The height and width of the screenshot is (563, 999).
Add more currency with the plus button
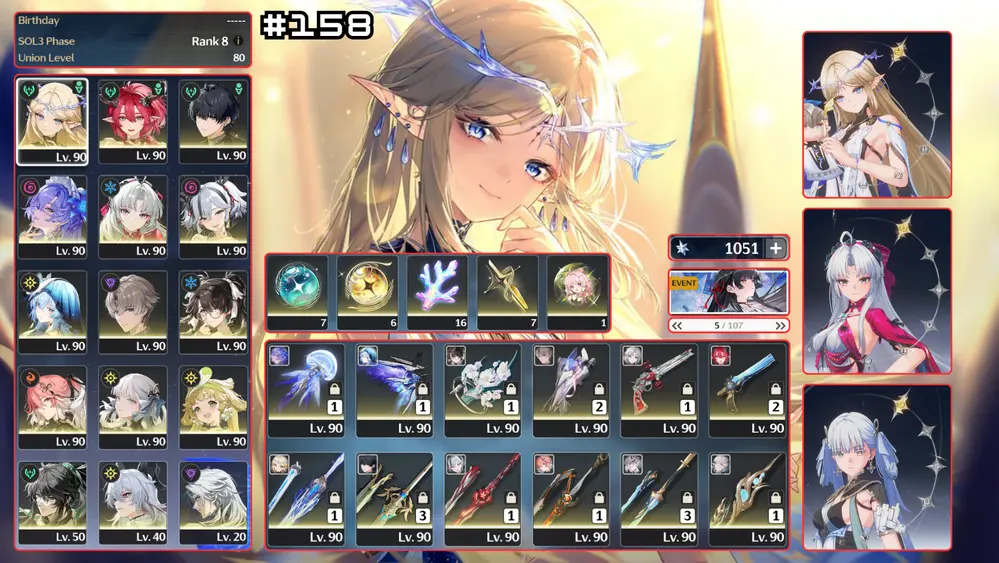776,249
